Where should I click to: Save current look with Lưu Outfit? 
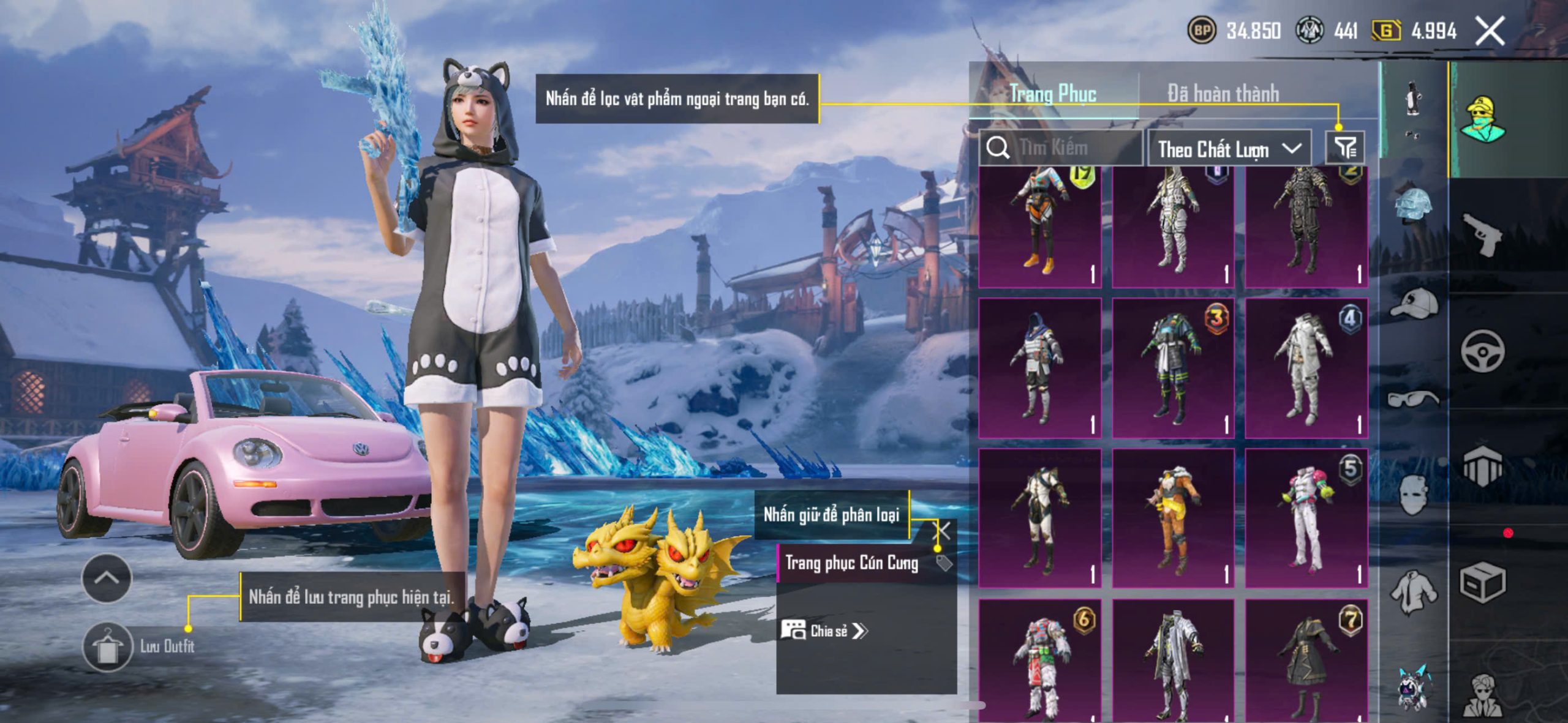108,646
